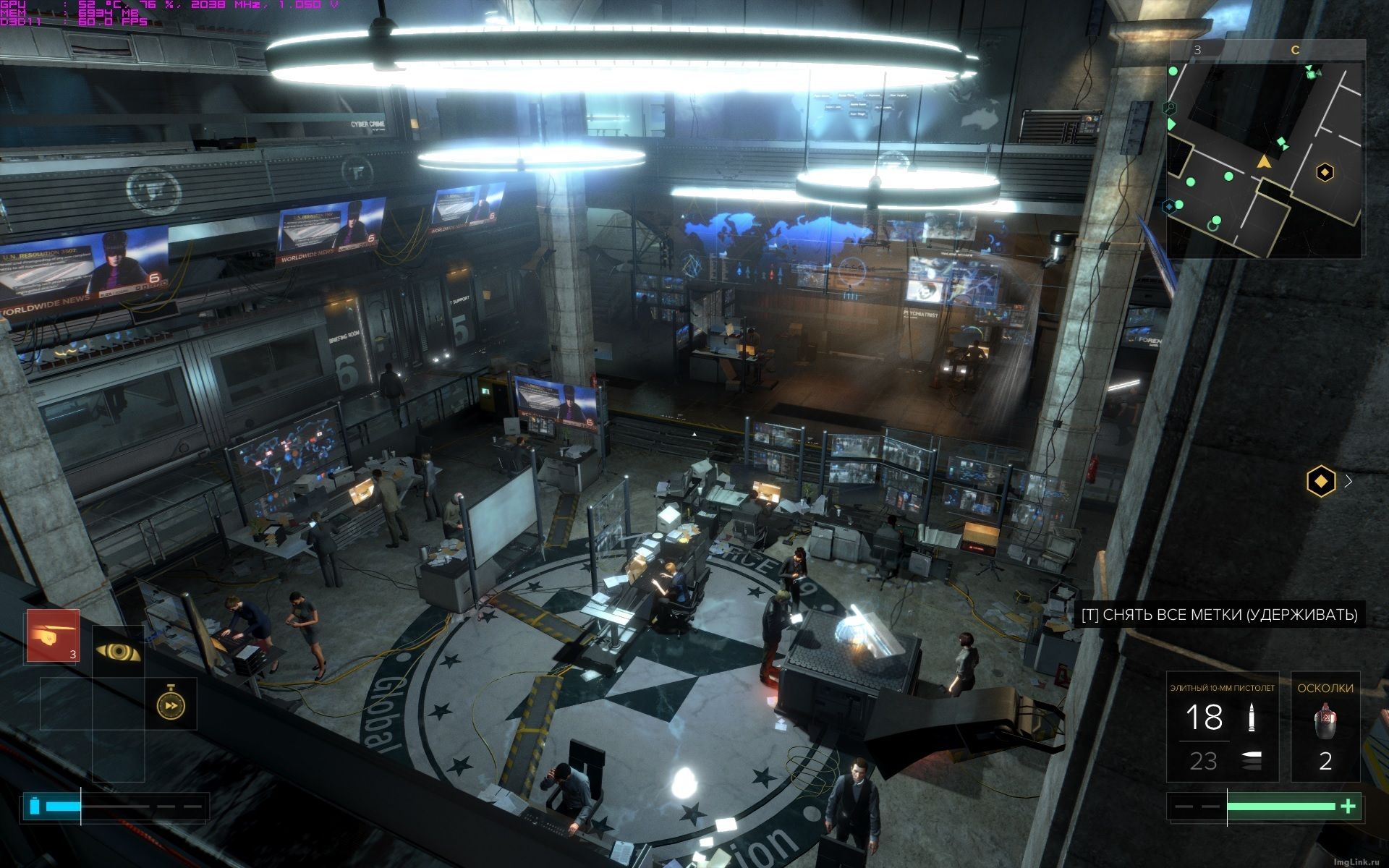Click the objective waypoint hexagon beside the pillar
This screenshot has height=868, width=1389.
(x=1321, y=480)
